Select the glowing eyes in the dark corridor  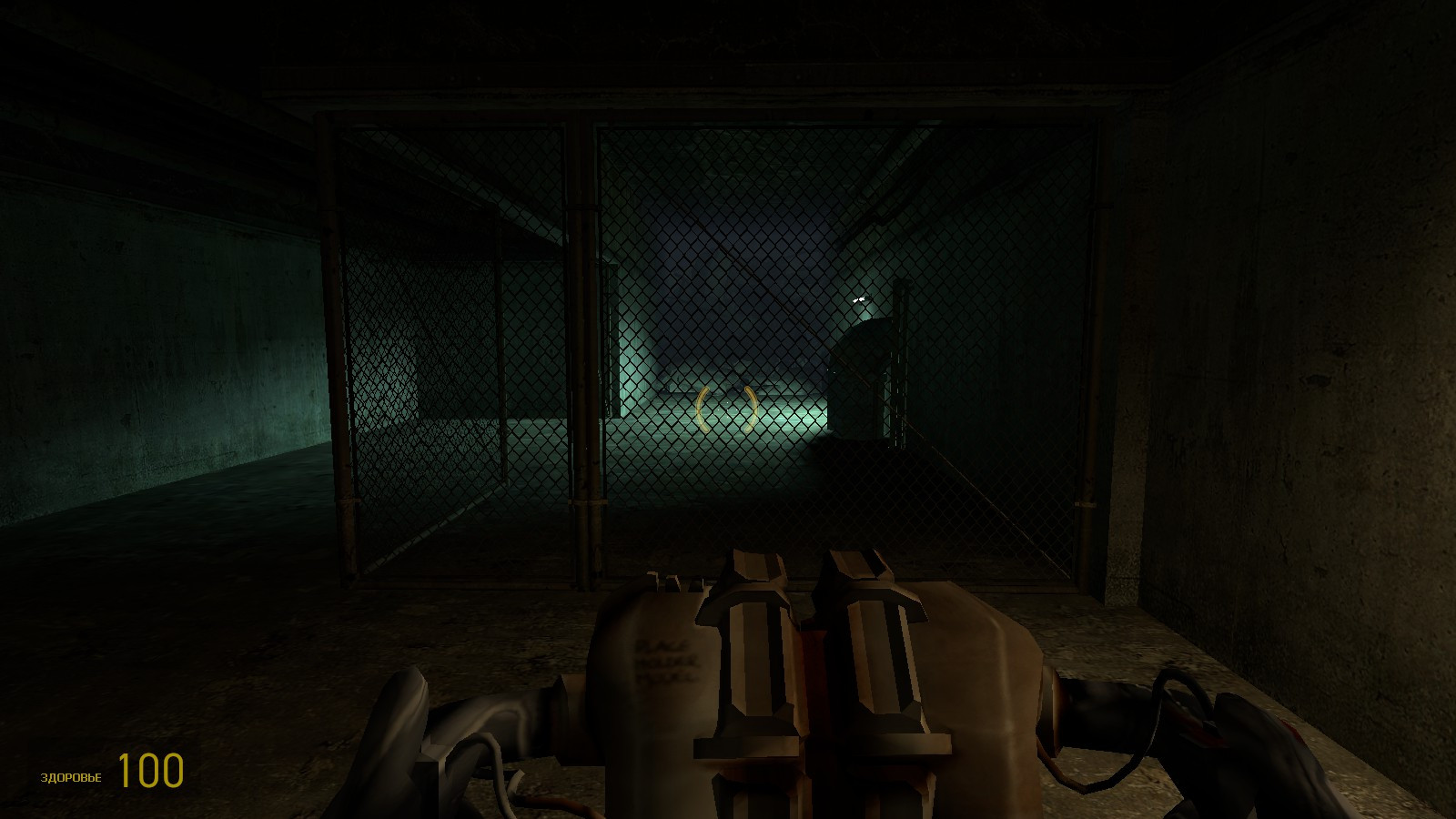(856, 298)
